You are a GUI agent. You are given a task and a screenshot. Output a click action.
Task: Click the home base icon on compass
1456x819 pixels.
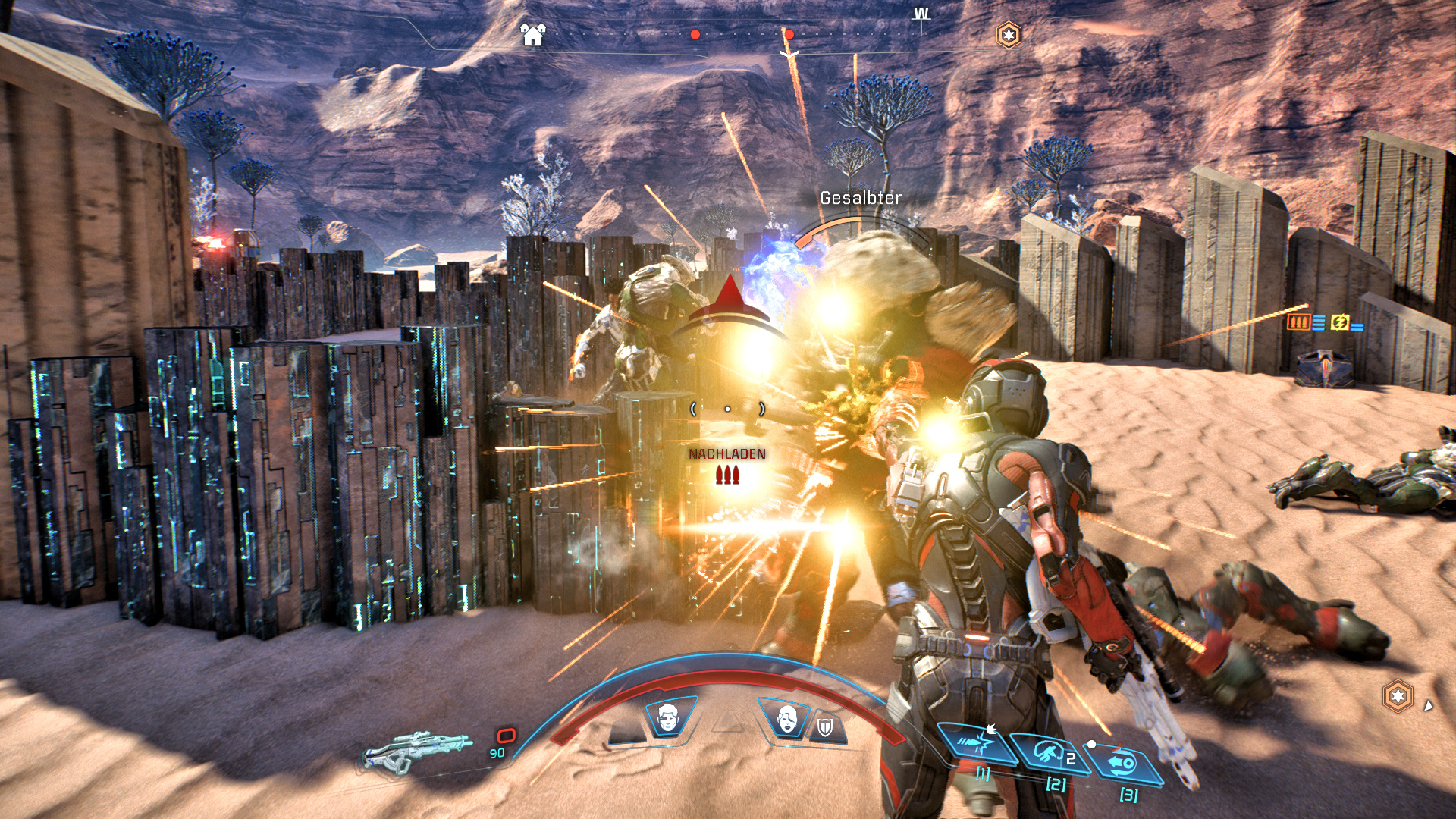pos(533,34)
